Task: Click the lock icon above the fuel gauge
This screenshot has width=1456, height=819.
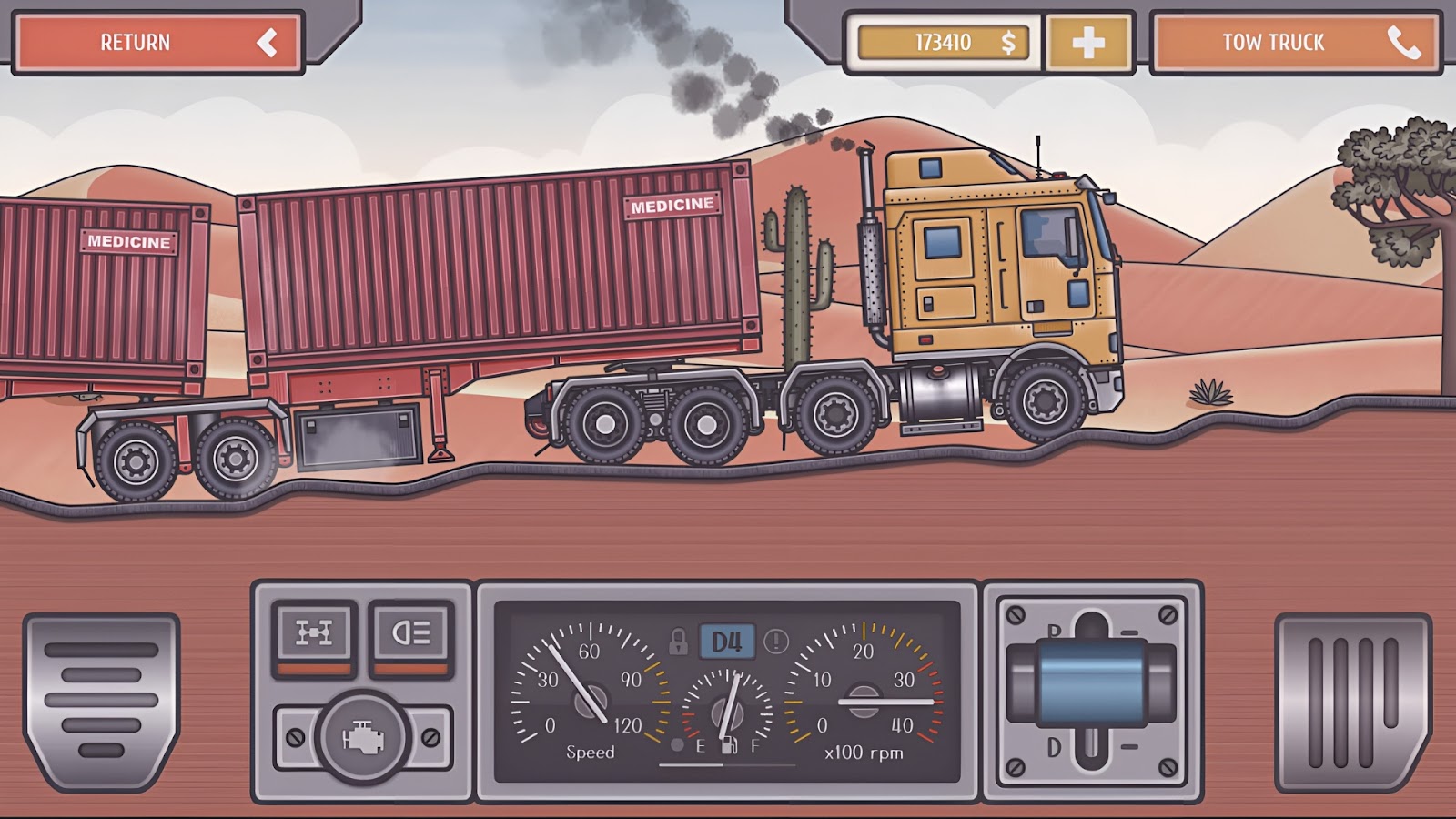Action: click(x=682, y=642)
